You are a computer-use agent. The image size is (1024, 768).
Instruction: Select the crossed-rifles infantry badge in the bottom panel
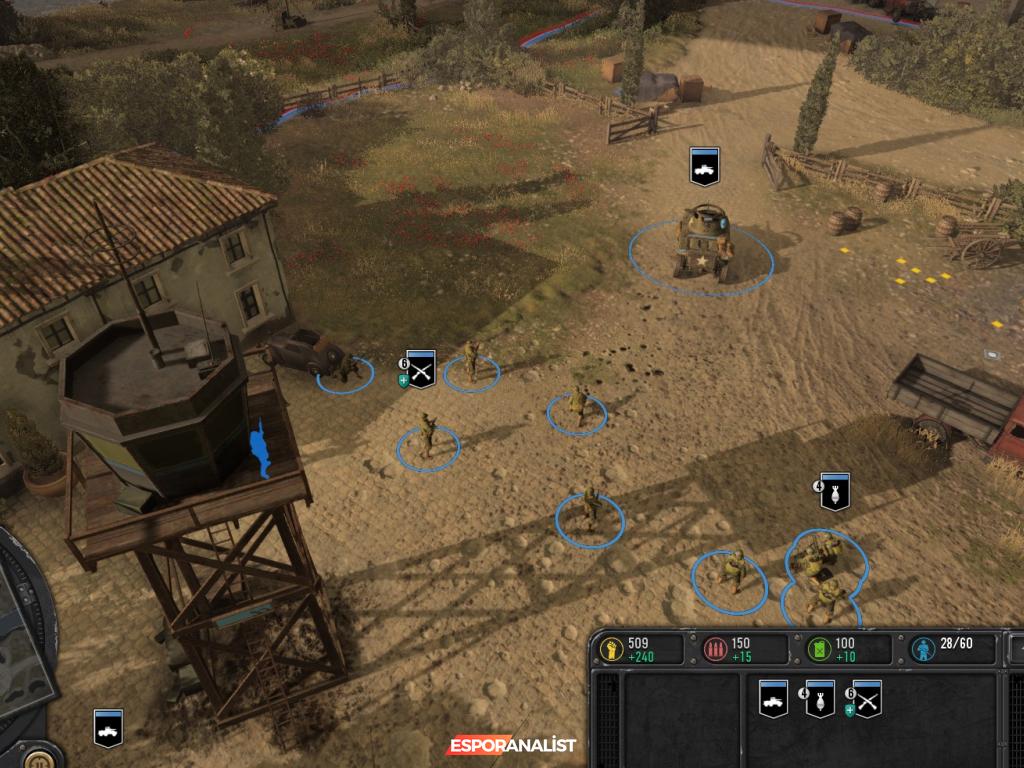(866, 699)
